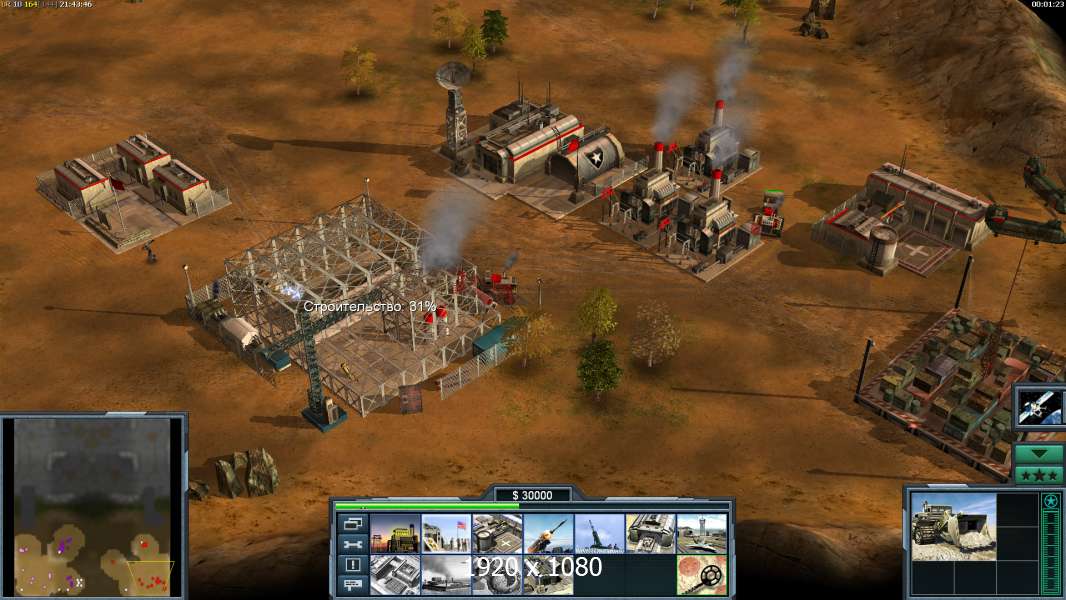The height and width of the screenshot is (600, 1066).
Task: Activate the mine clearing detector command
Action: click(x=702, y=575)
